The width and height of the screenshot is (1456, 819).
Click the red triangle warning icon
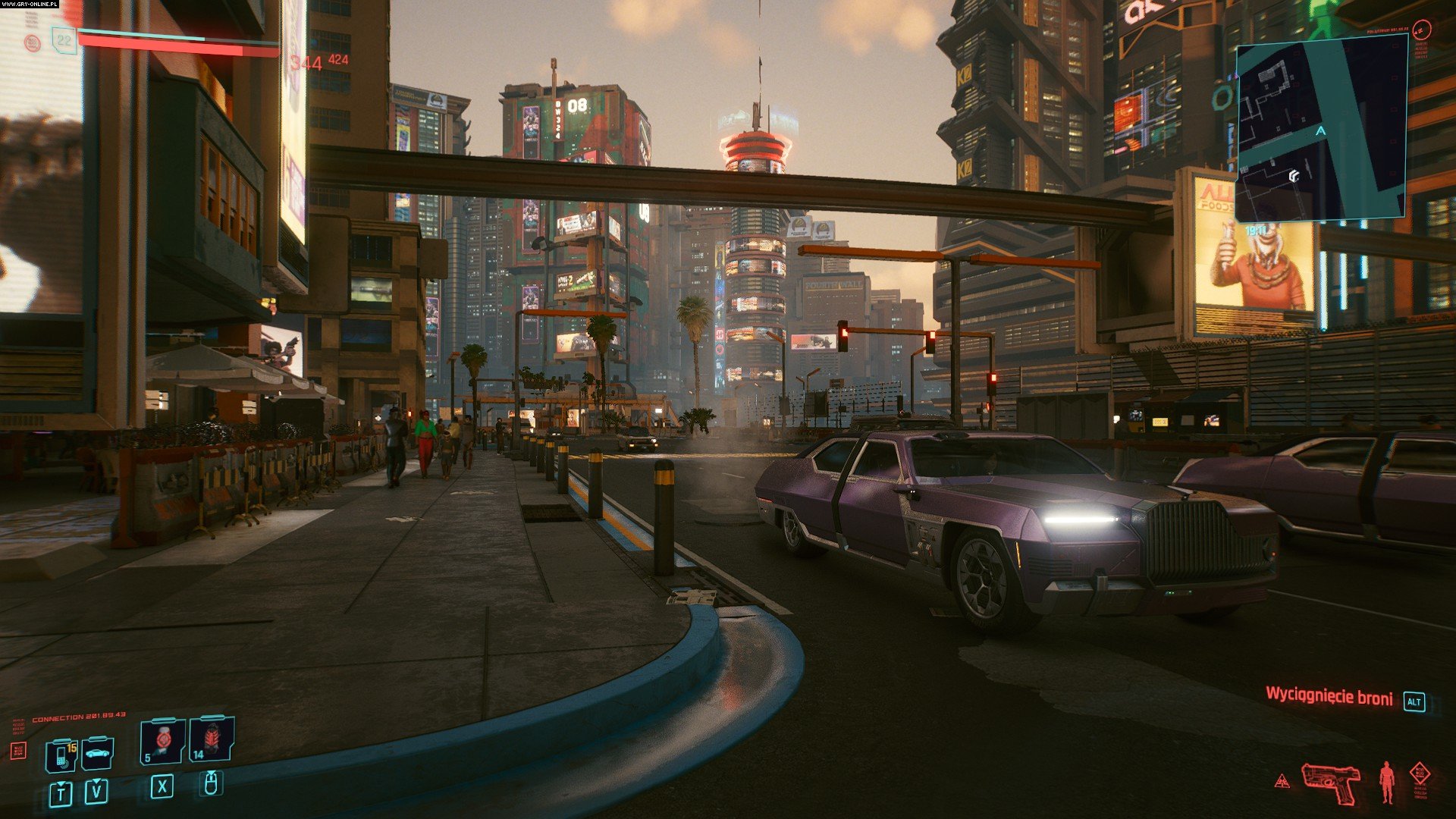coord(1282,781)
